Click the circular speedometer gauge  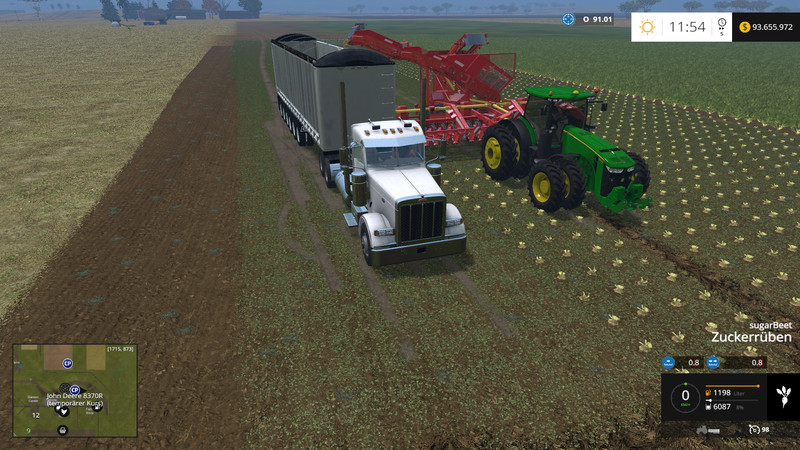(685, 396)
